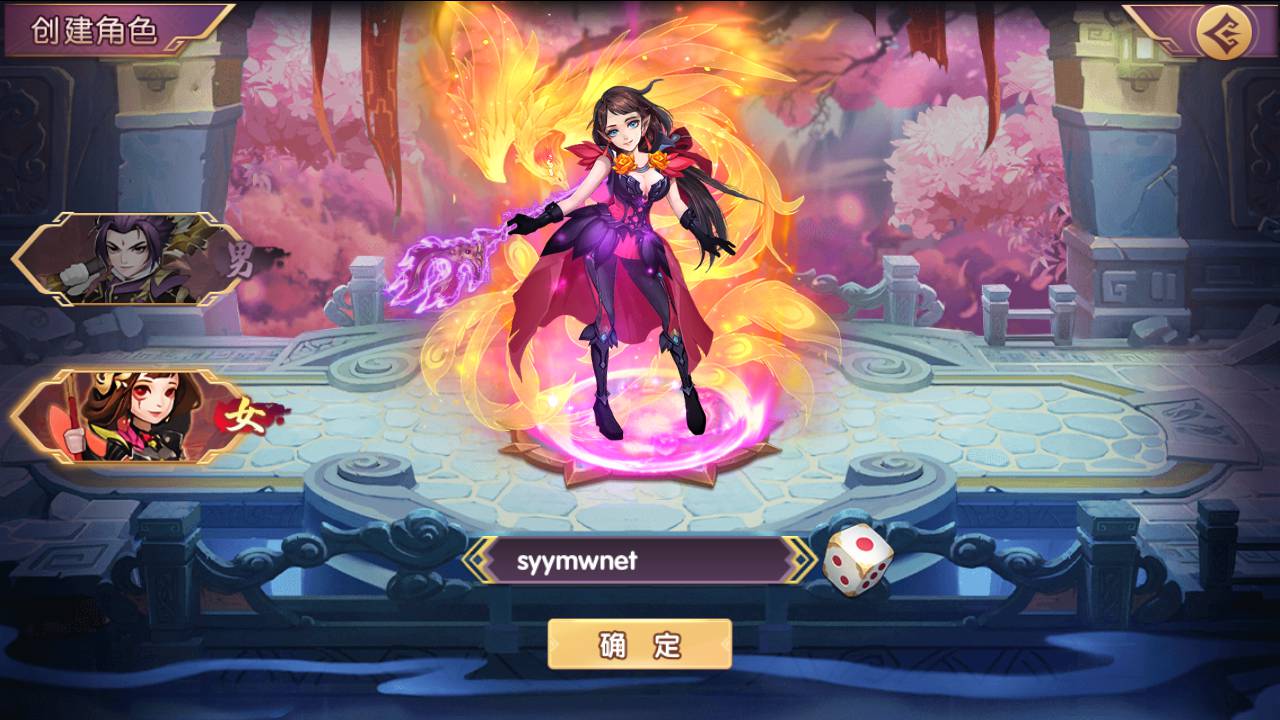Click the character name input field
This screenshot has height=720, width=1280.
click(x=640, y=561)
